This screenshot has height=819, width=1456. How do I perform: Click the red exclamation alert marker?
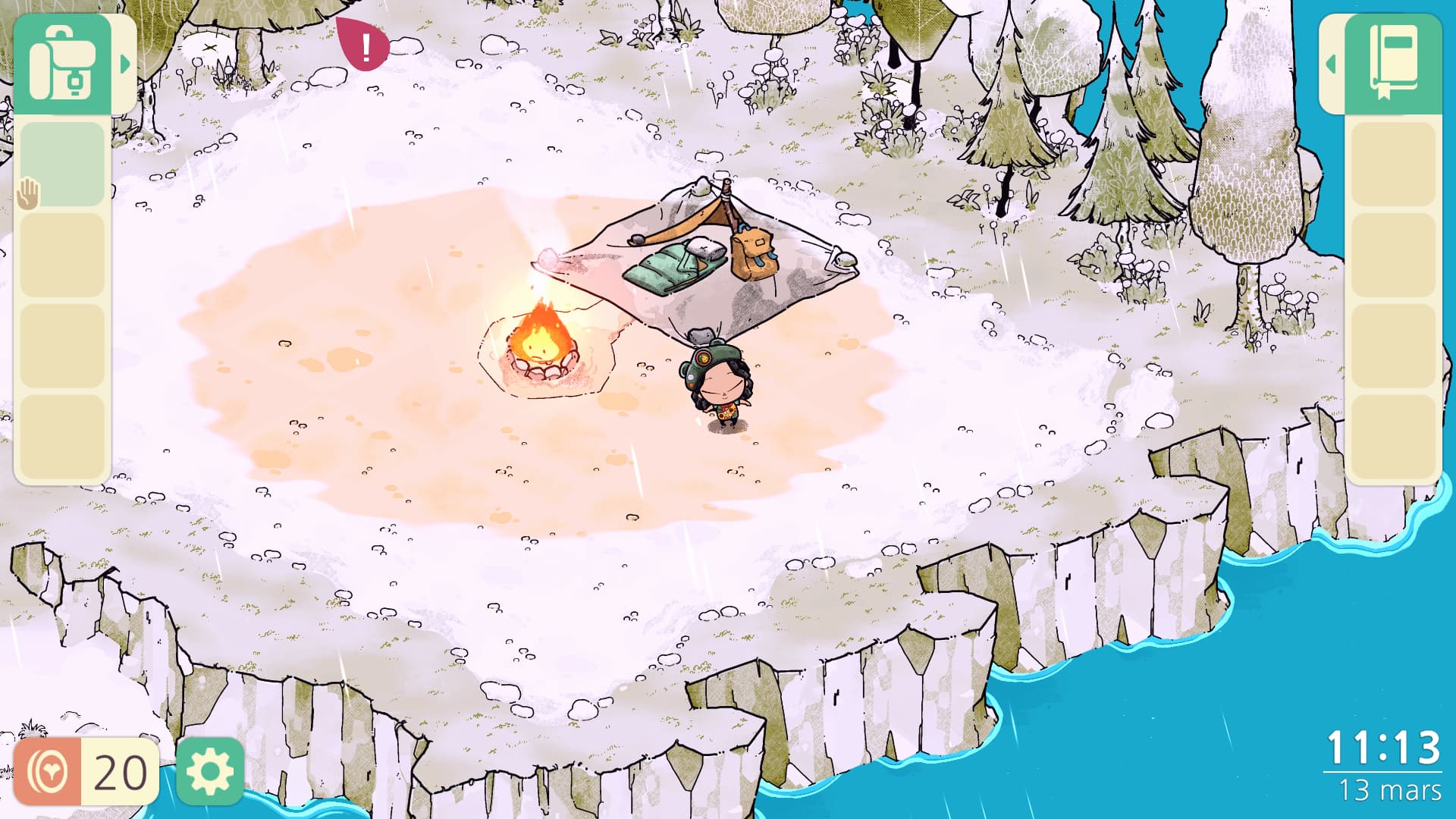tap(366, 47)
